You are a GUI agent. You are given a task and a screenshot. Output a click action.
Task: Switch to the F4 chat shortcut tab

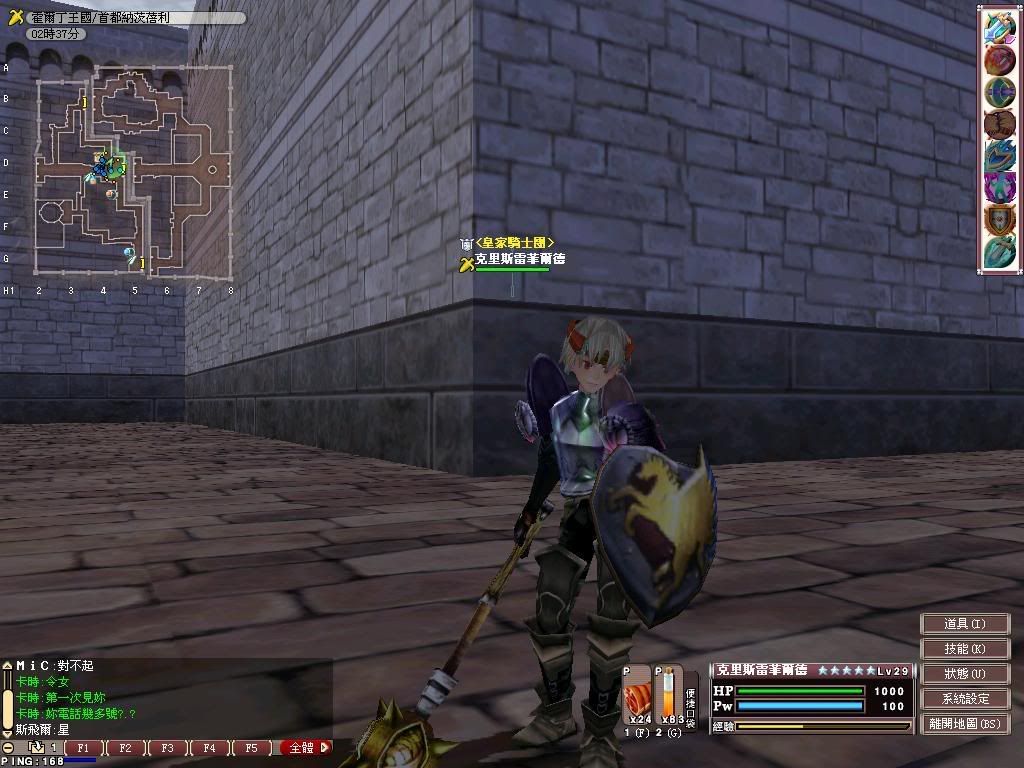coord(209,747)
